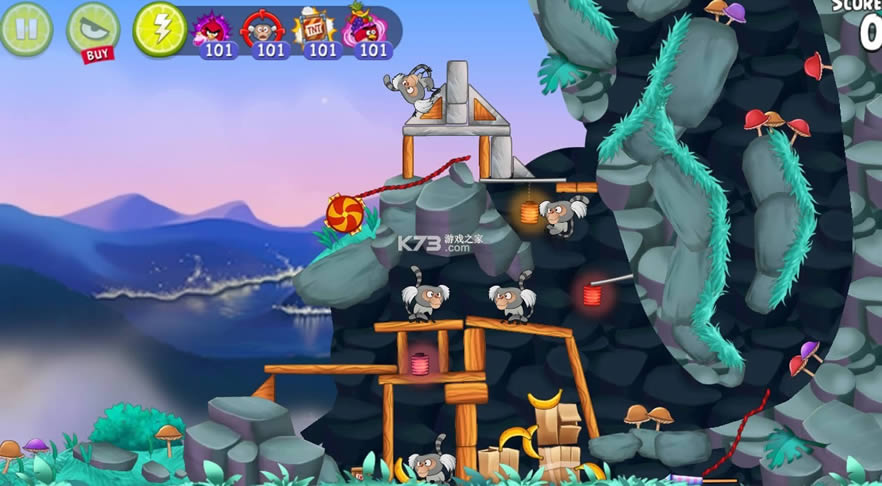Choose the fruit-hat bird power-up
Viewport: 882px width, 486px height.
tap(370, 31)
